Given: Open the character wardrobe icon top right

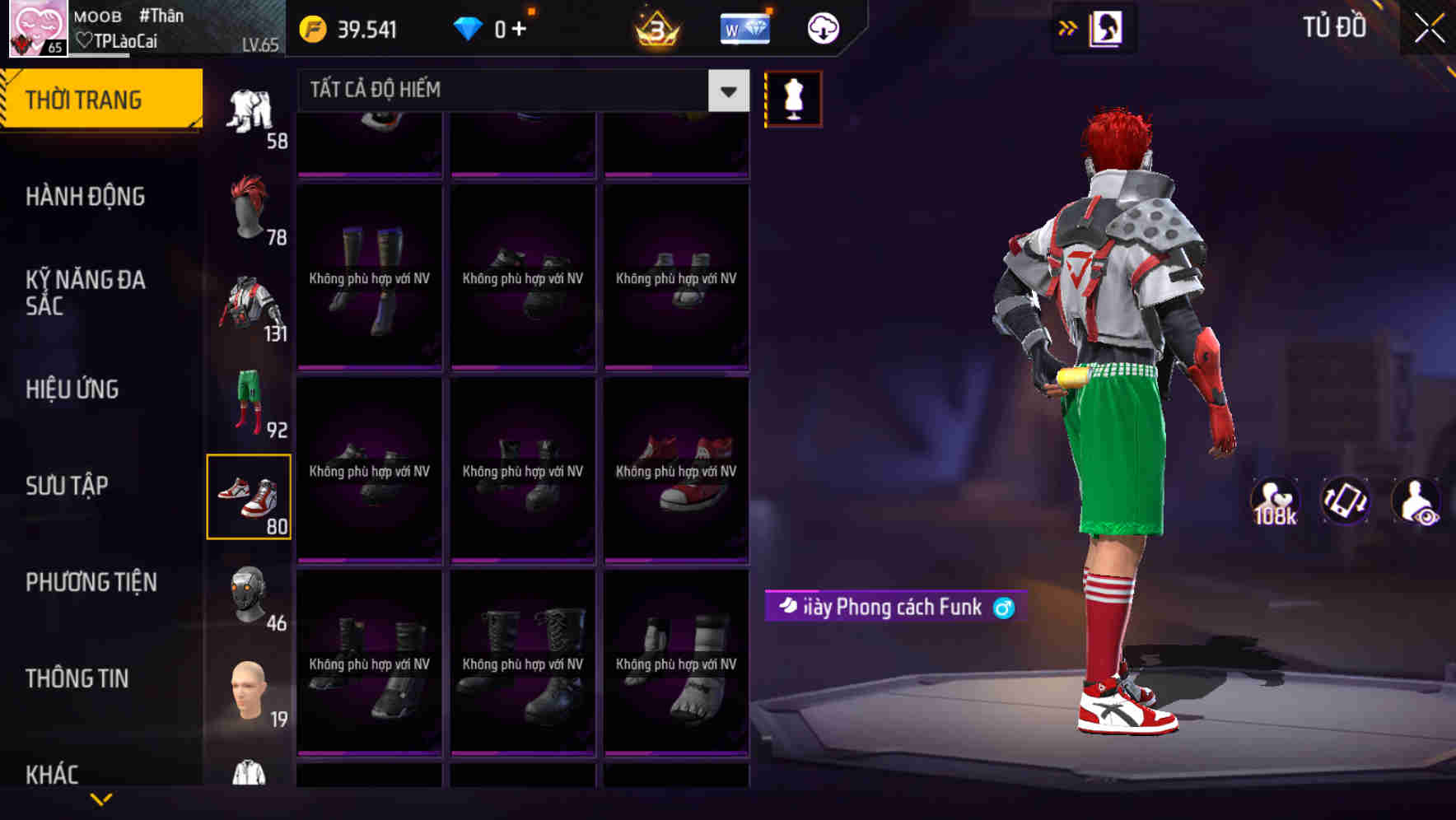Looking at the screenshot, I should (x=1108, y=27).
